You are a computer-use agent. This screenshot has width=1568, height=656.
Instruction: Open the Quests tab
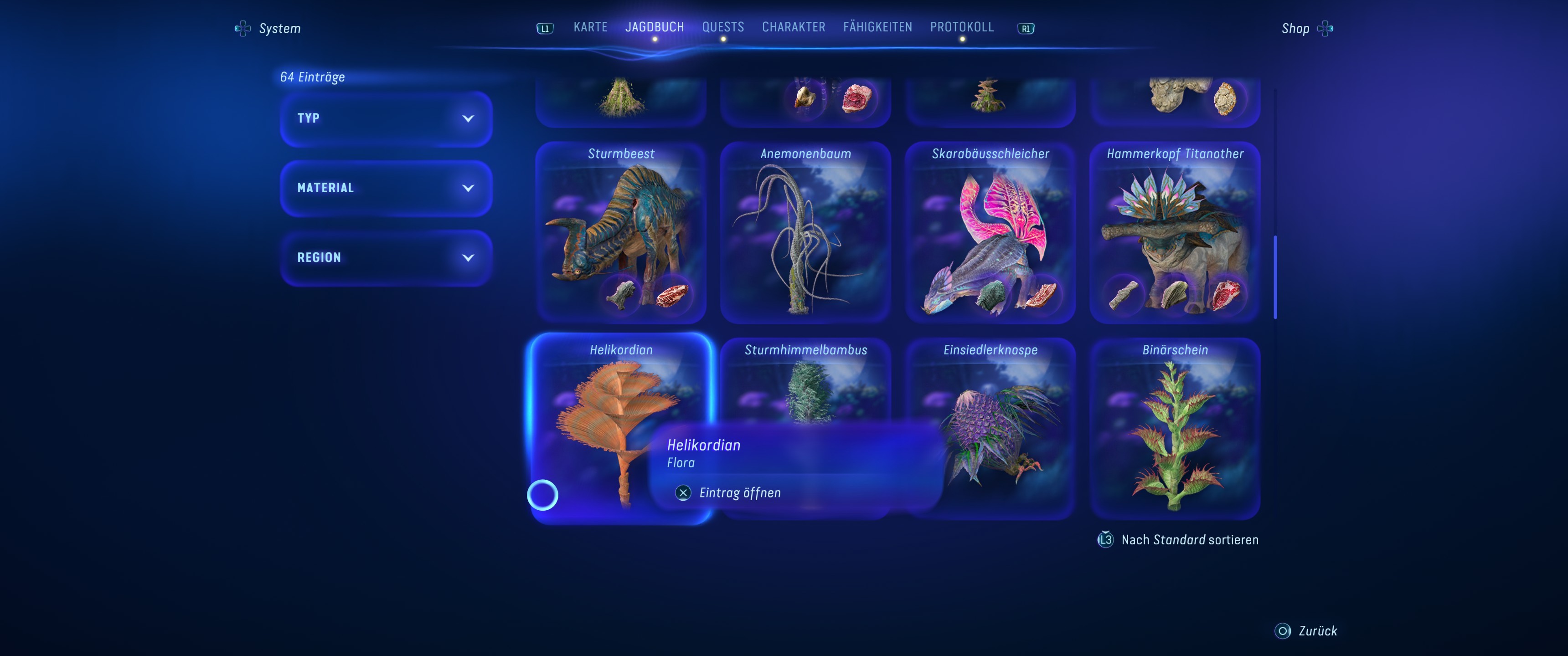coord(722,27)
